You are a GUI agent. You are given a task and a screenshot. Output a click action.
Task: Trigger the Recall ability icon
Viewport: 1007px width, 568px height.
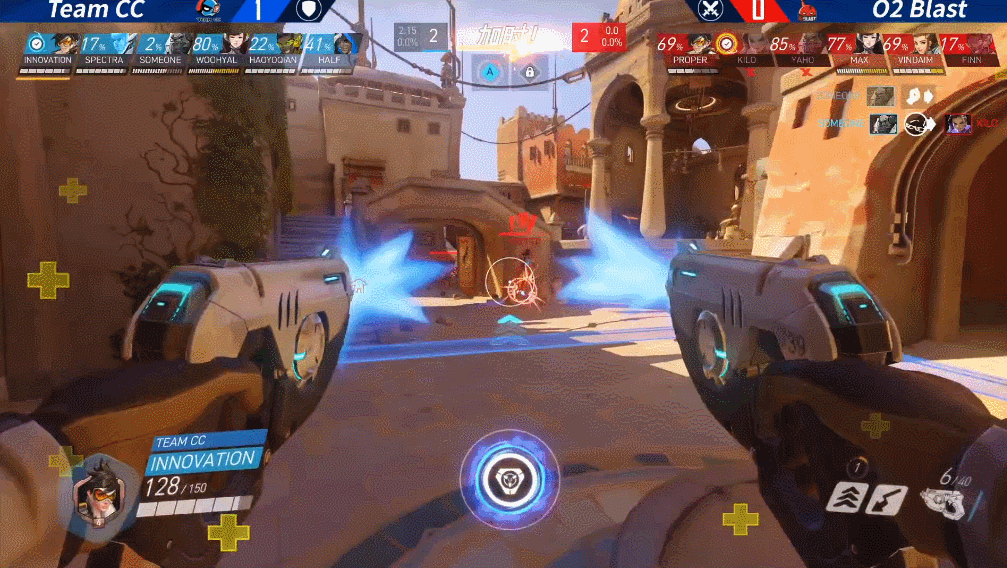pyautogui.click(x=887, y=499)
